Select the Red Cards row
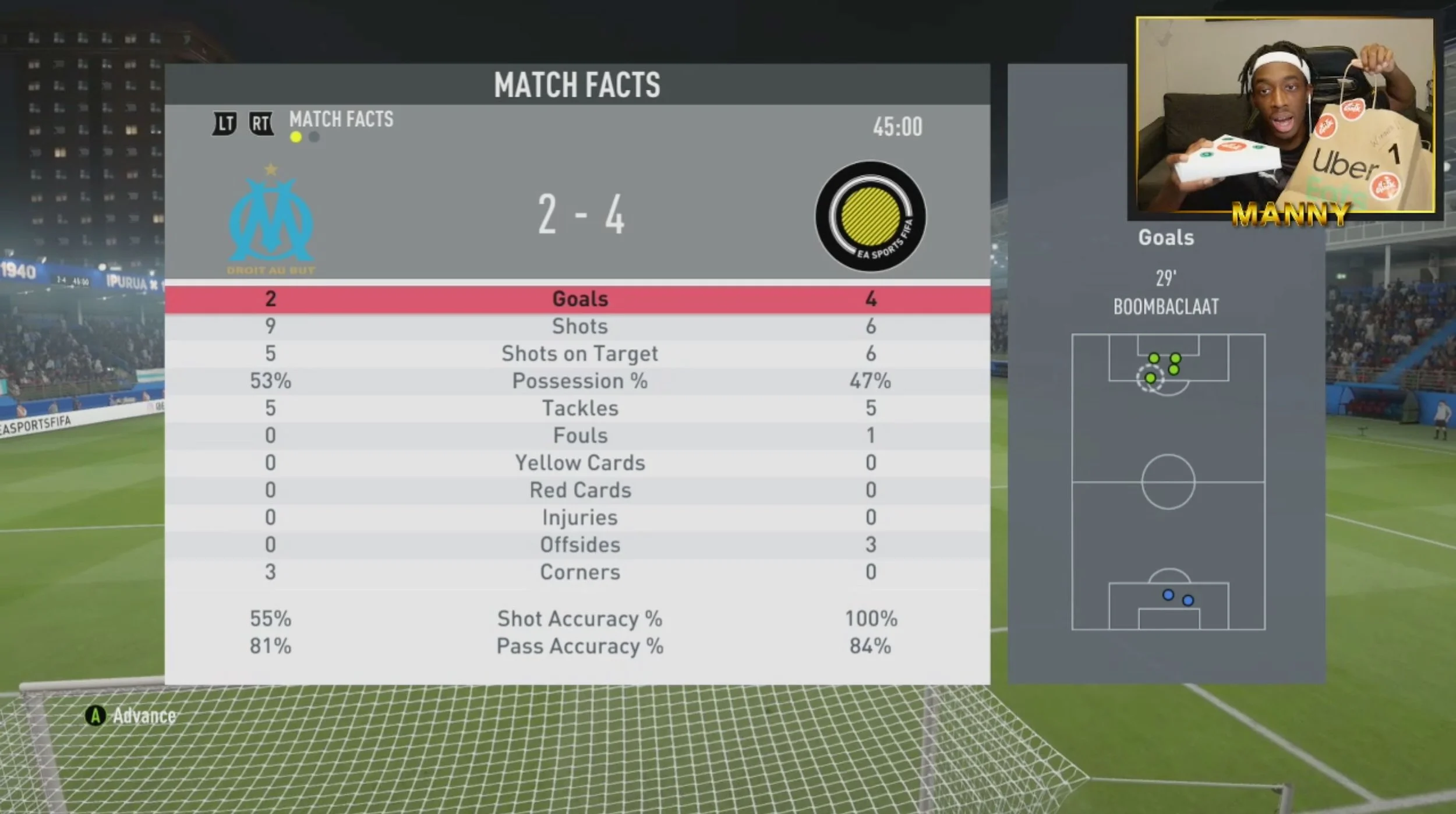Viewport: 1456px width, 814px height. (x=579, y=490)
